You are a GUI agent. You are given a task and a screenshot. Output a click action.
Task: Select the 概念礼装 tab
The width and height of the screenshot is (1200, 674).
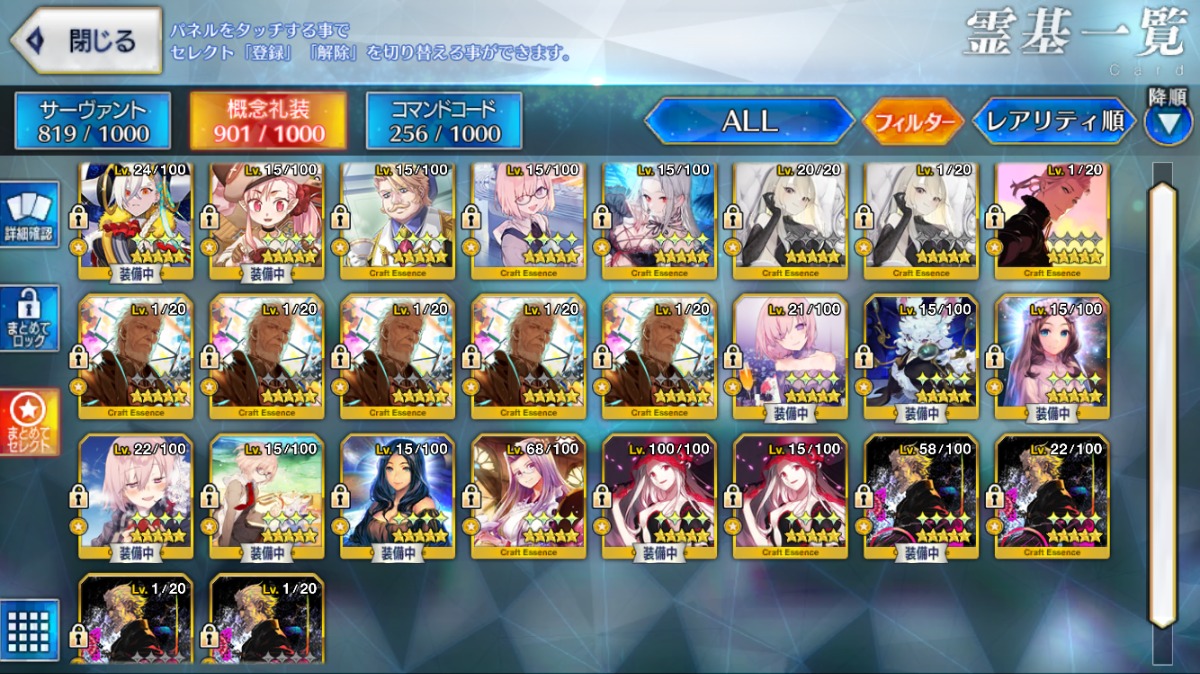(268, 121)
